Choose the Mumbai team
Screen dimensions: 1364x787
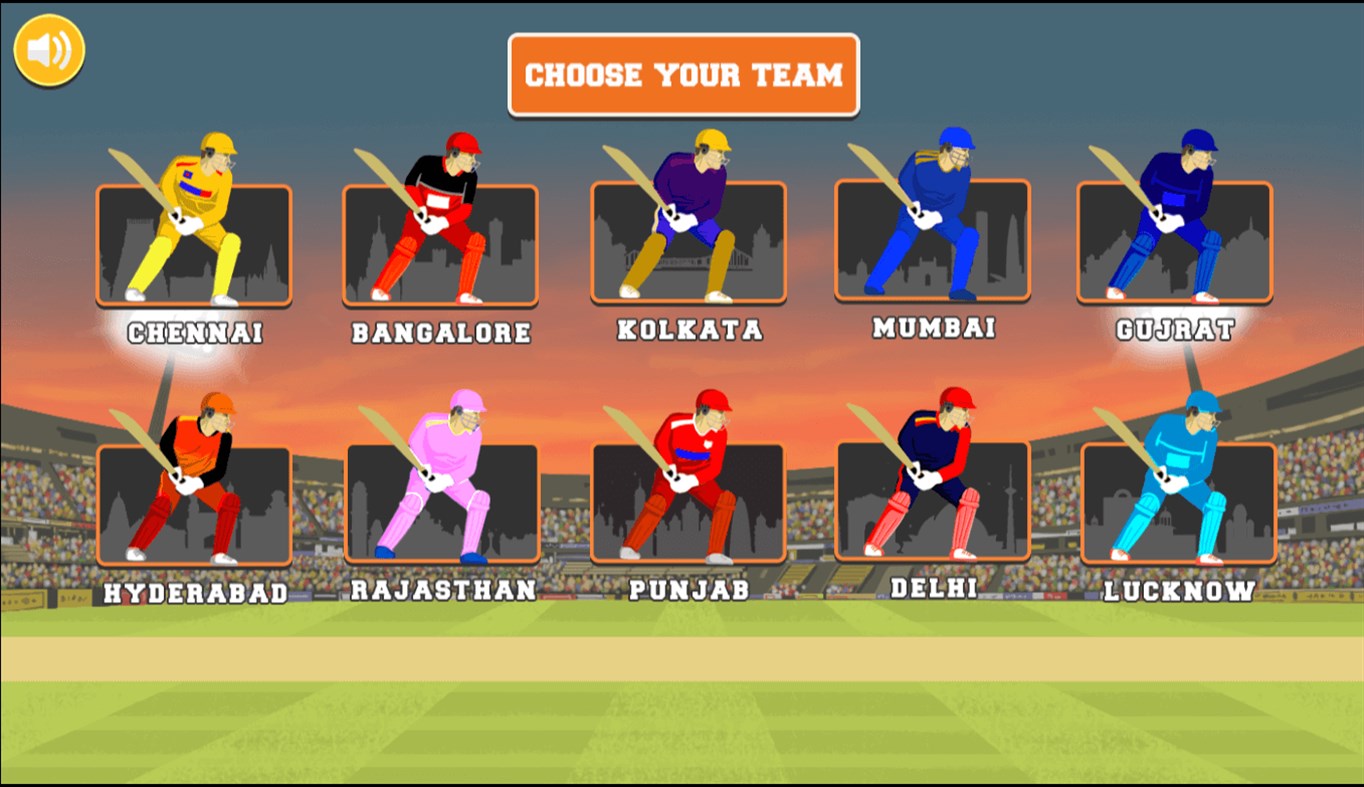pos(935,243)
